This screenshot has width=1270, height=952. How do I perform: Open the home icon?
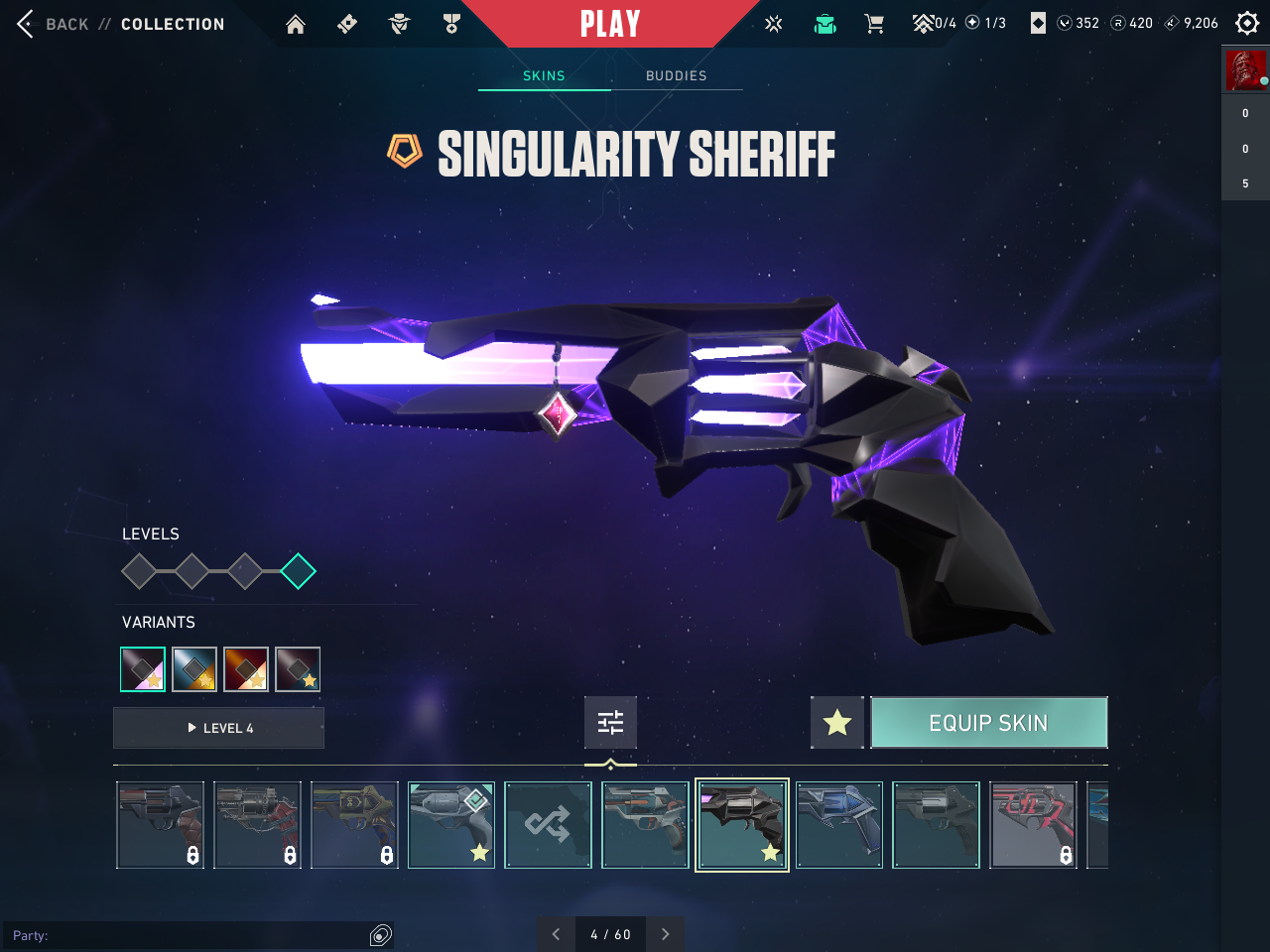coord(296,24)
